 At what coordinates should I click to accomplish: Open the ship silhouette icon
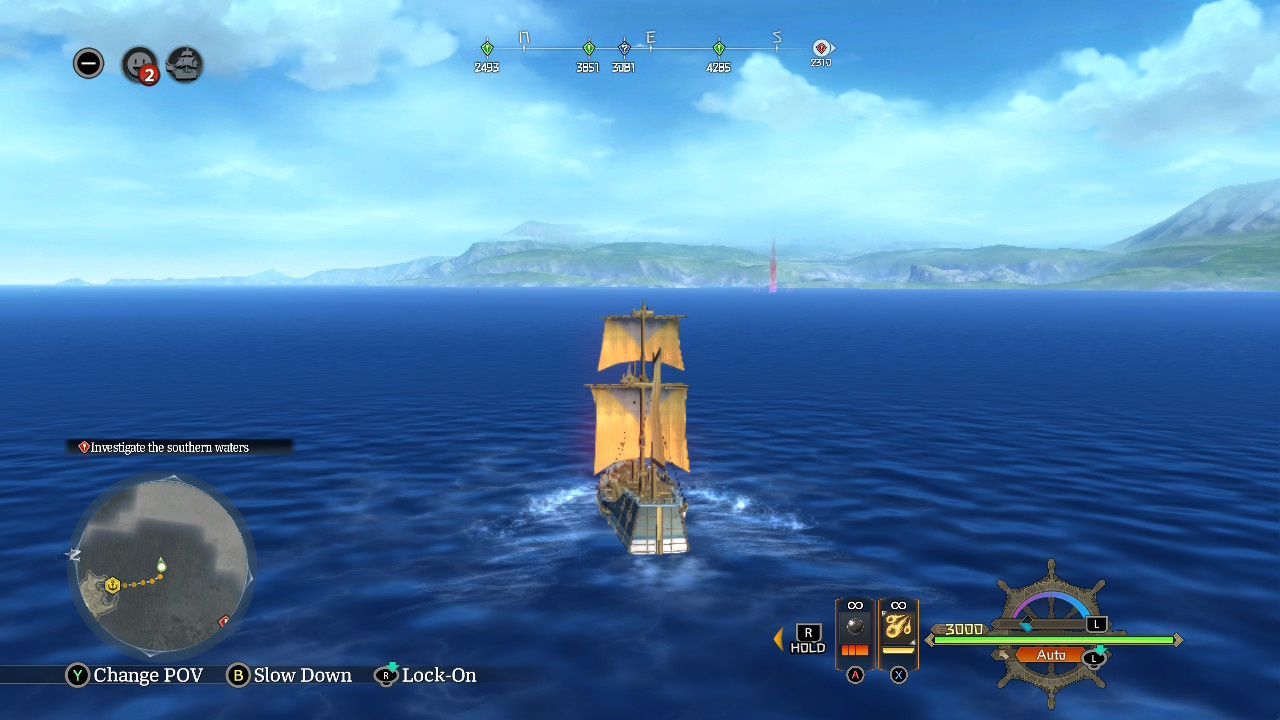[185, 64]
